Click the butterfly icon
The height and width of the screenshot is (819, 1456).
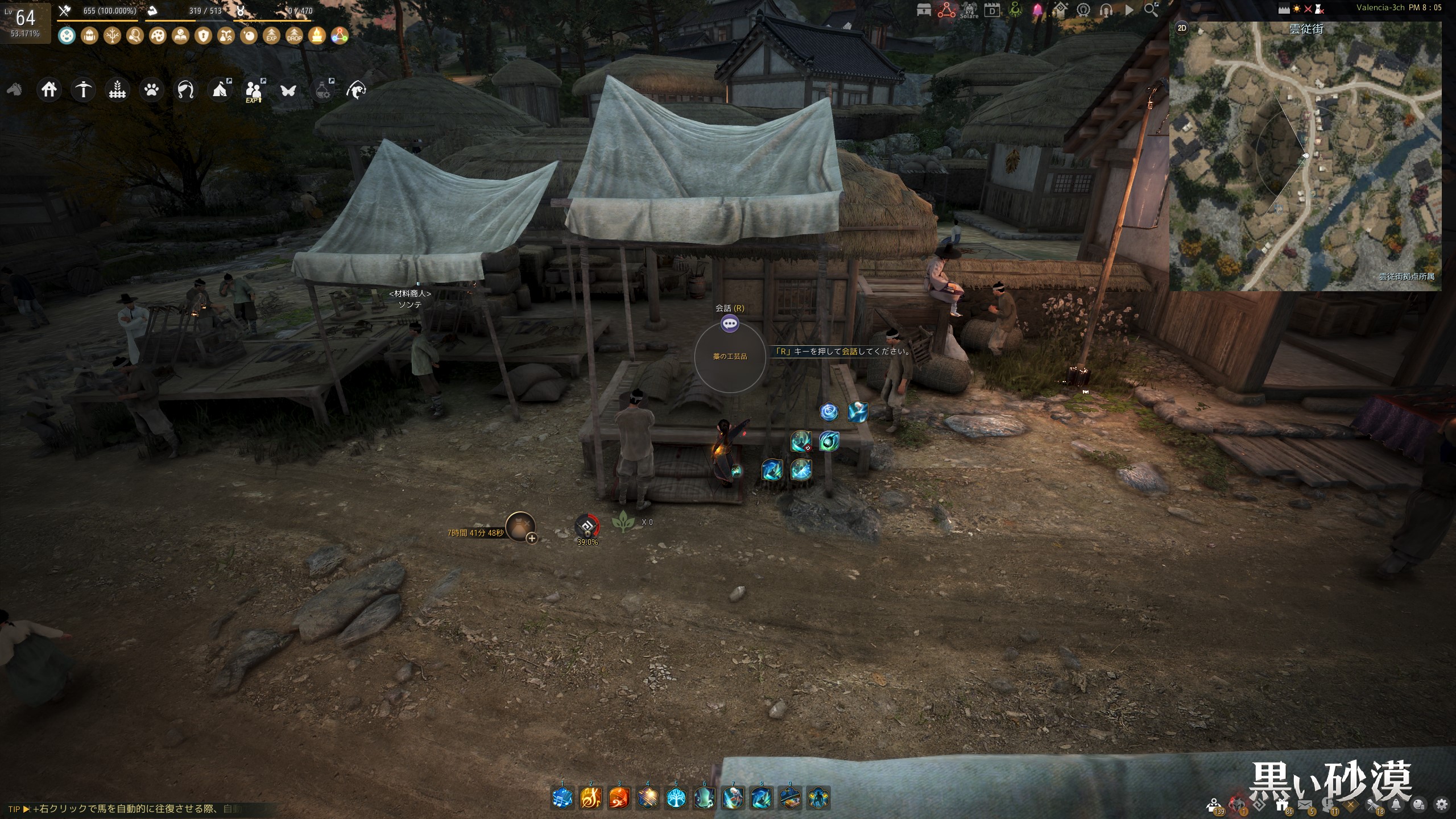[x=288, y=90]
